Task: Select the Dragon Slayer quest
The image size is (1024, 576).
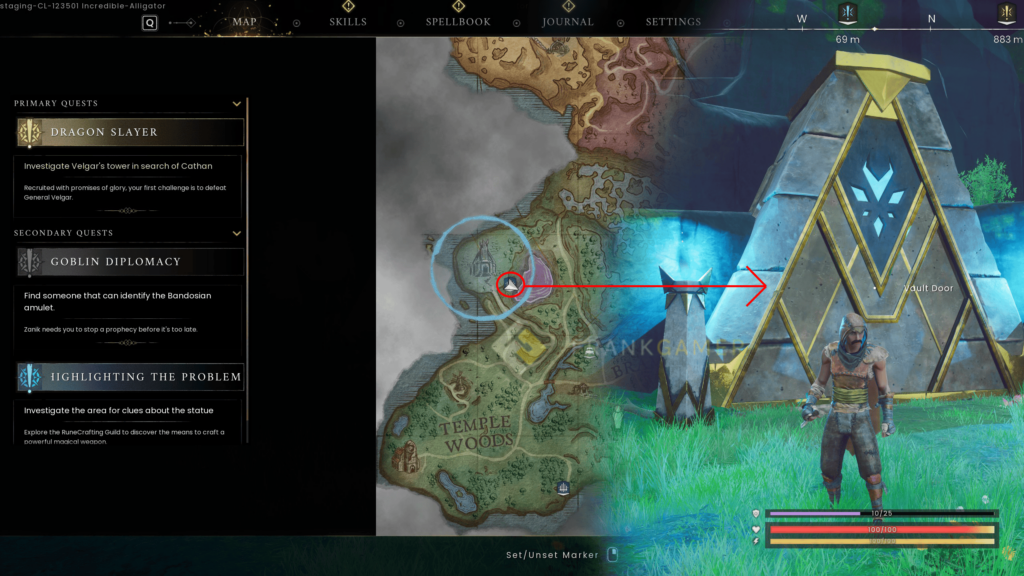Action: point(130,132)
